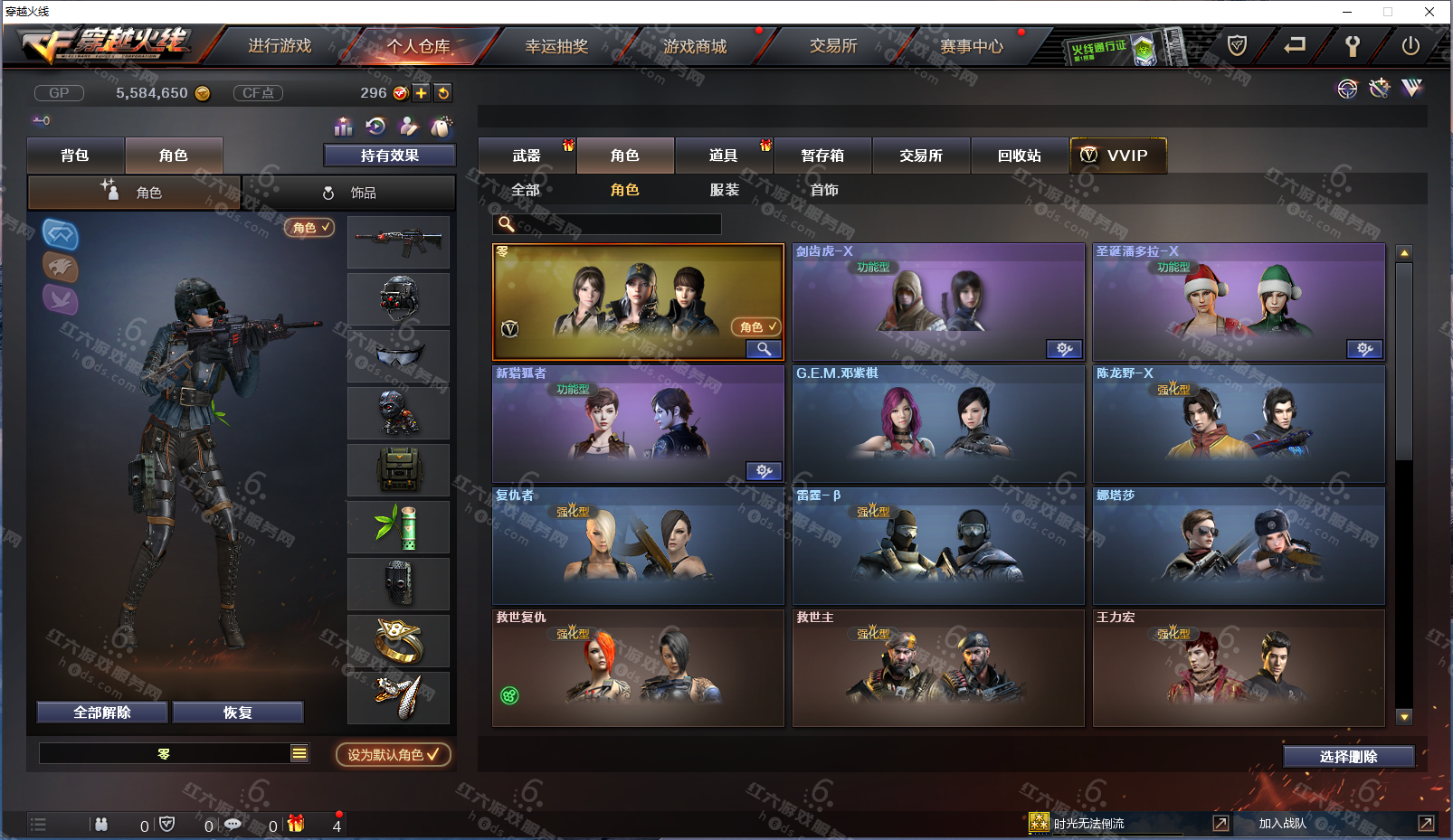Go to the 游戏商城 shop
Screen dimensions: 1453x840
(x=694, y=46)
